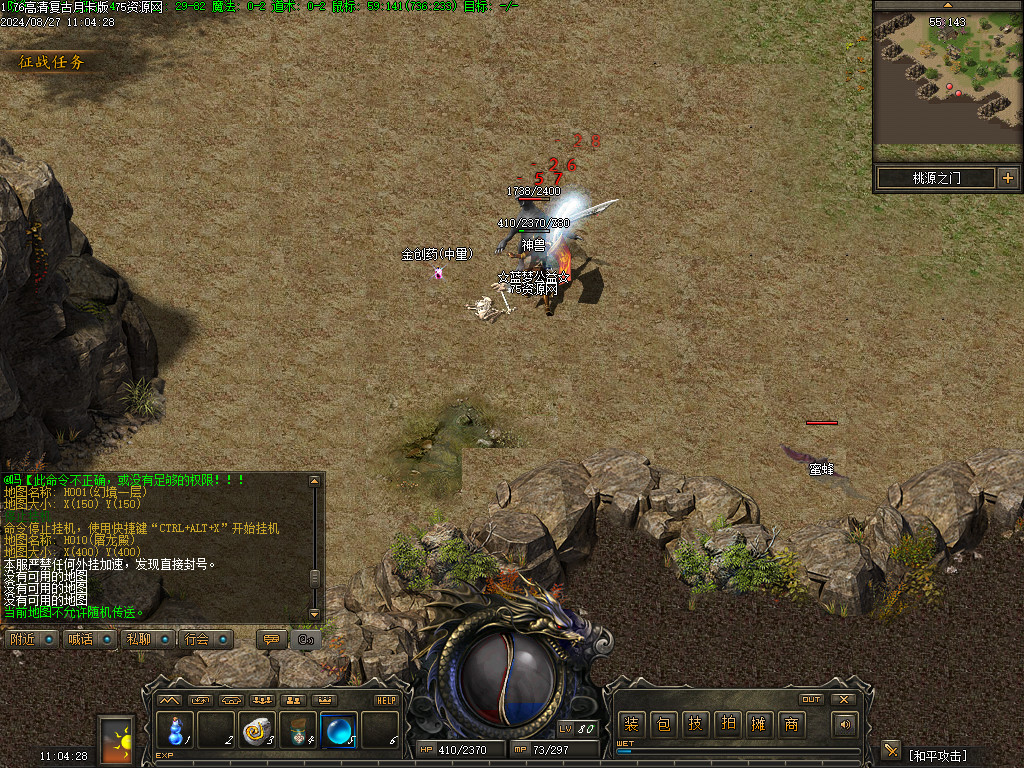This screenshot has height=768, width=1024.
Task: Open the 技 skills panel
Action: point(695,724)
